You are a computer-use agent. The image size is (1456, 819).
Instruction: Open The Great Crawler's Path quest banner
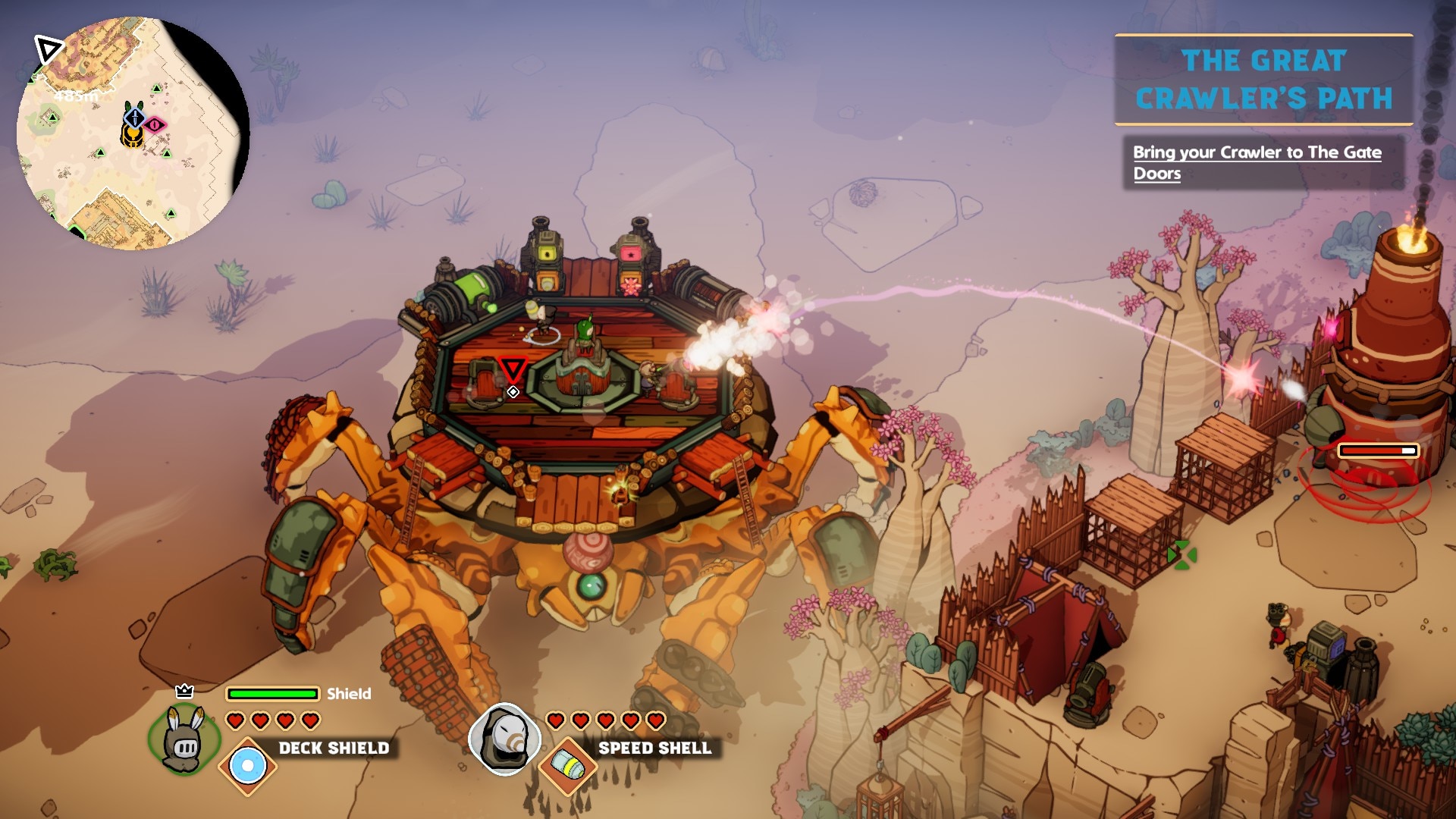click(x=1263, y=80)
